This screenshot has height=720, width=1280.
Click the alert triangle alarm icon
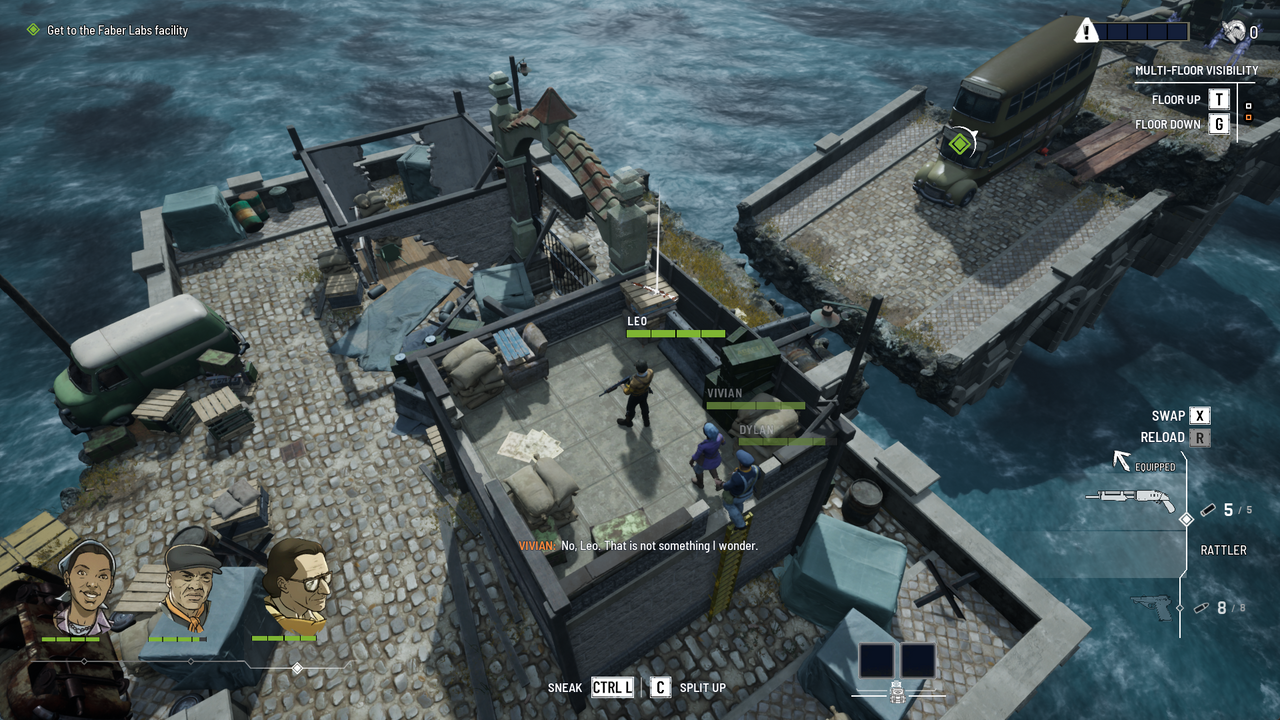[x=1088, y=30]
